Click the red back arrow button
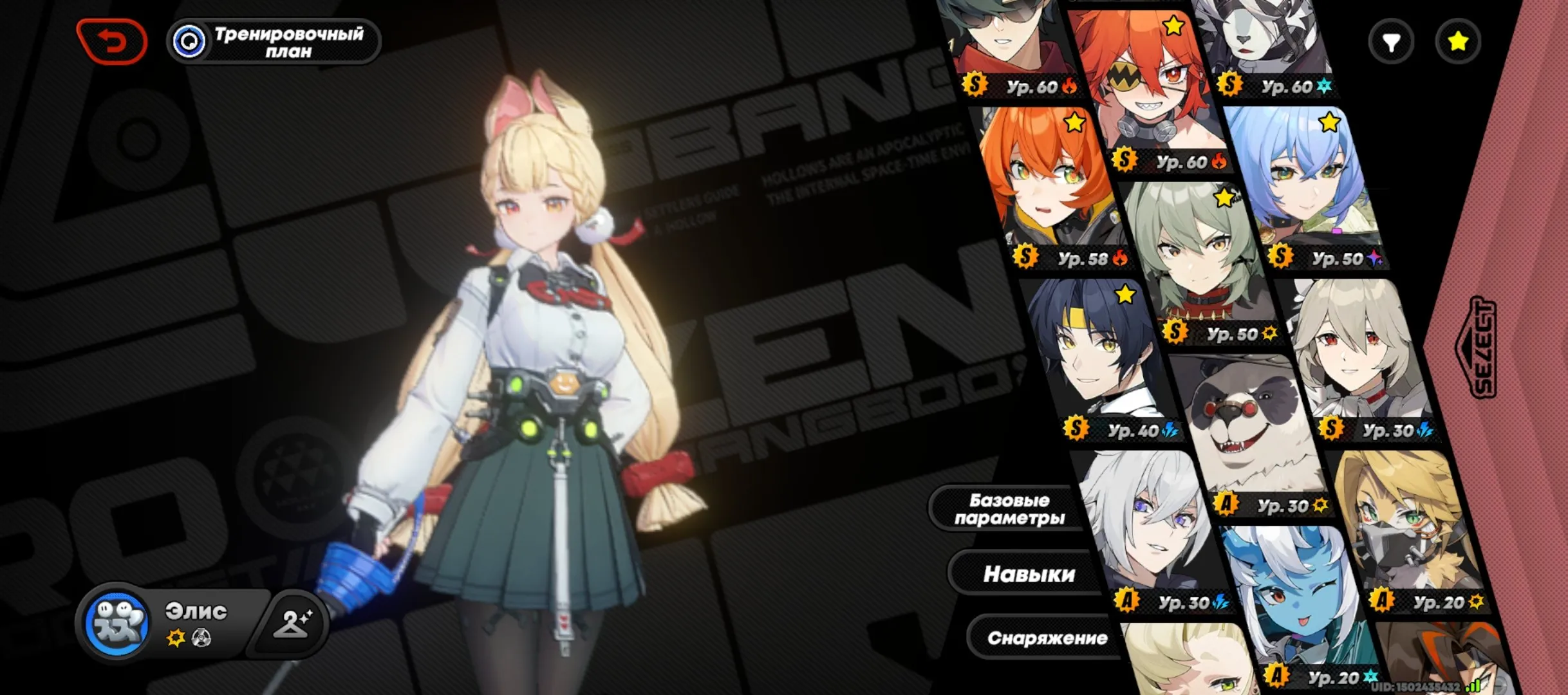The width and height of the screenshot is (1568, 695). [111, 41]
